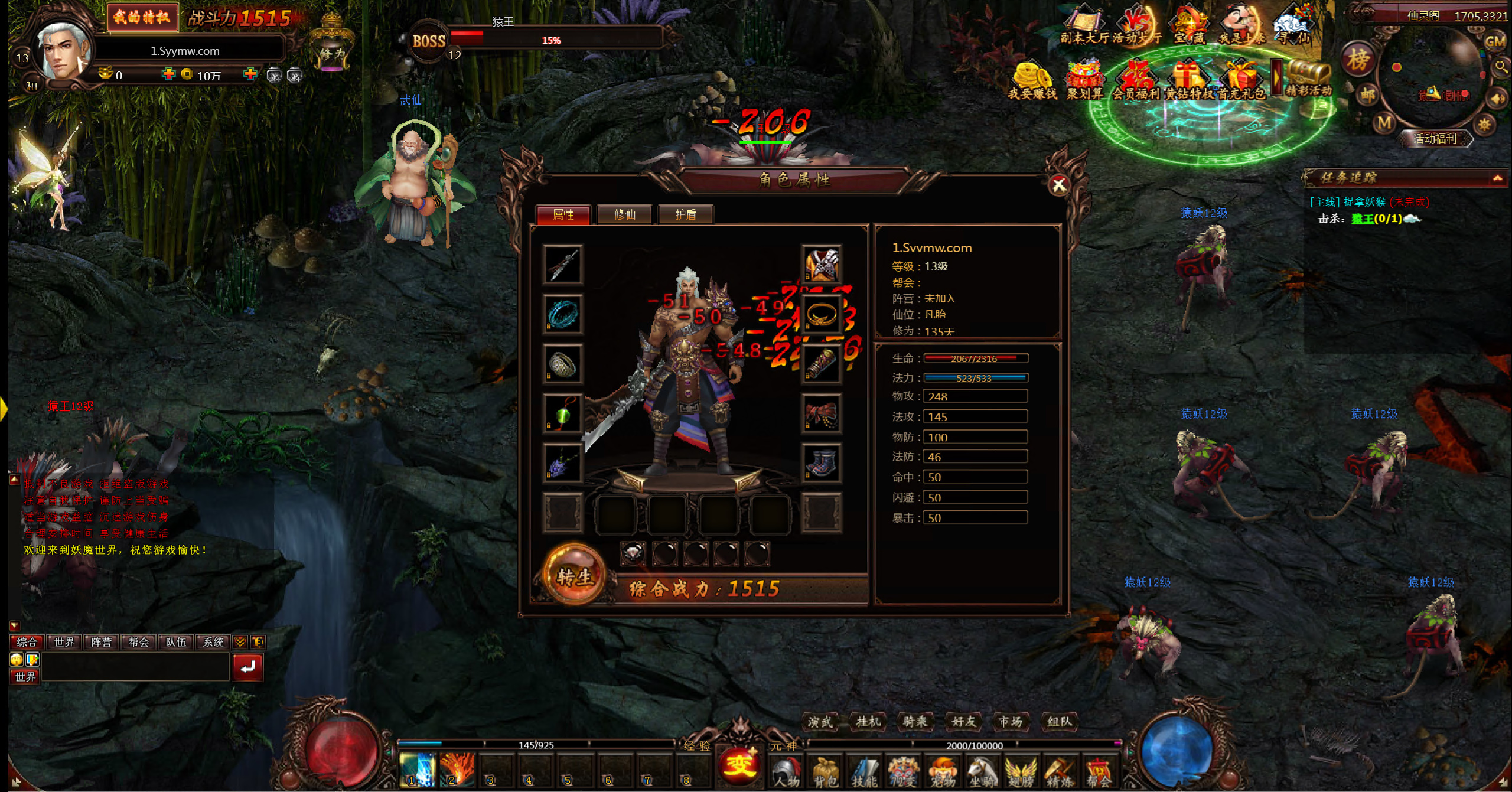1512x792 pixels.
Task: Toggle 挂机 auto-battle mode
Action: (x=868, y=721)
